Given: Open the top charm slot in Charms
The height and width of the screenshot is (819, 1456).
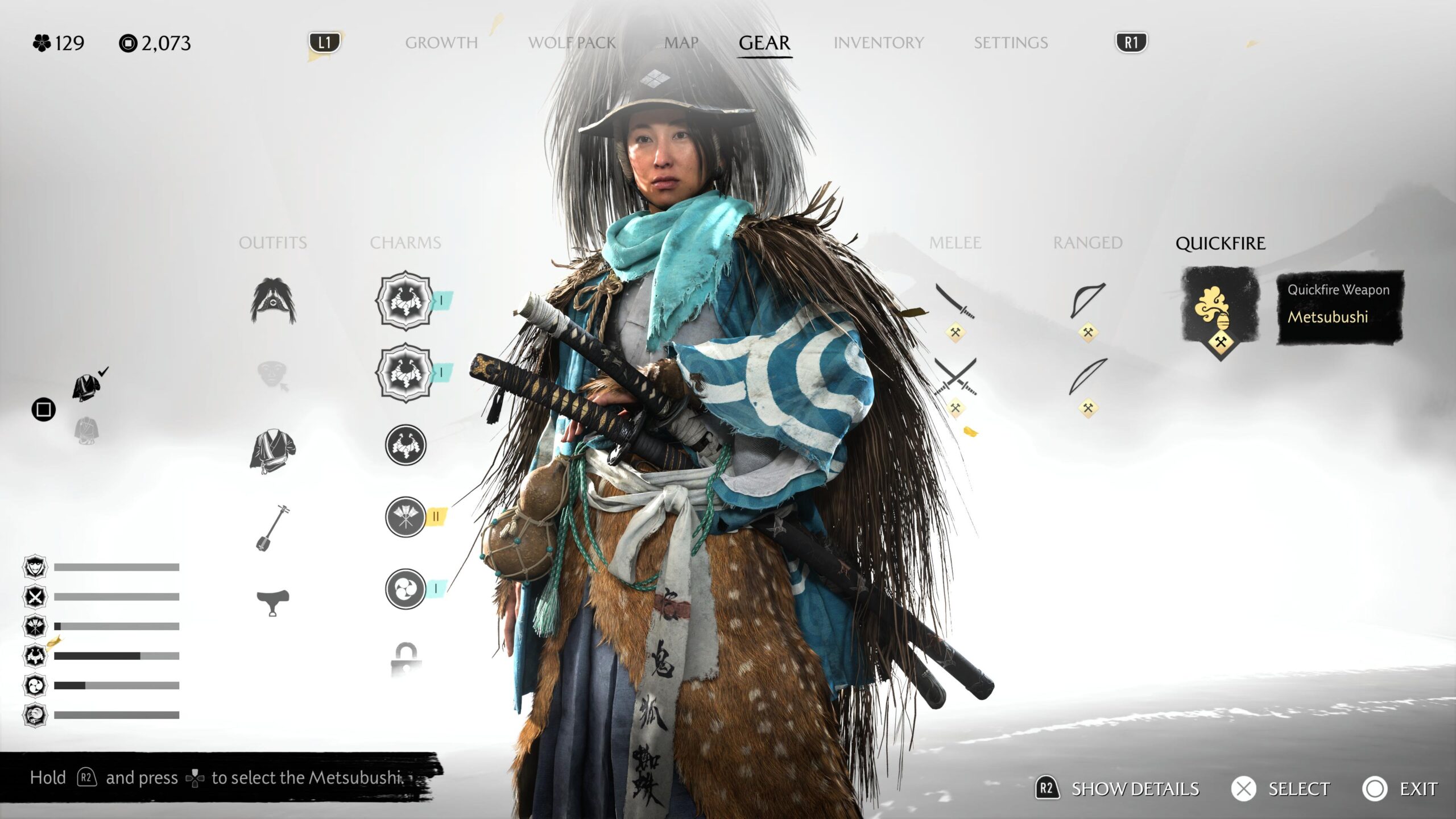Looking at the screenshot, I should point(405,301).
